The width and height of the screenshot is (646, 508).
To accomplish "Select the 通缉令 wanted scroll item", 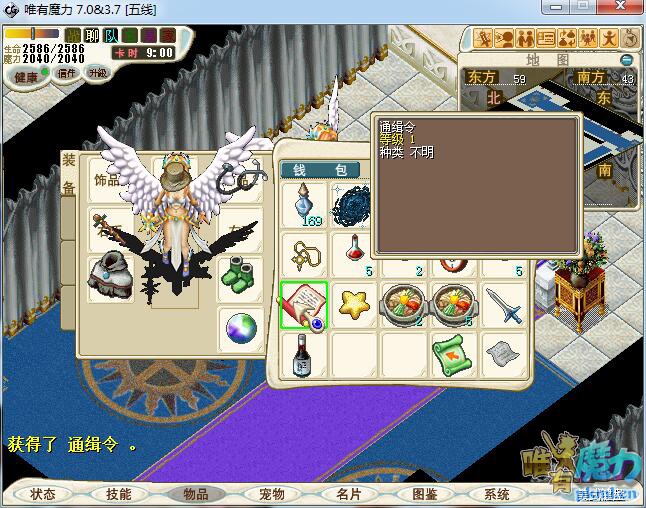I will click(304, 305).
